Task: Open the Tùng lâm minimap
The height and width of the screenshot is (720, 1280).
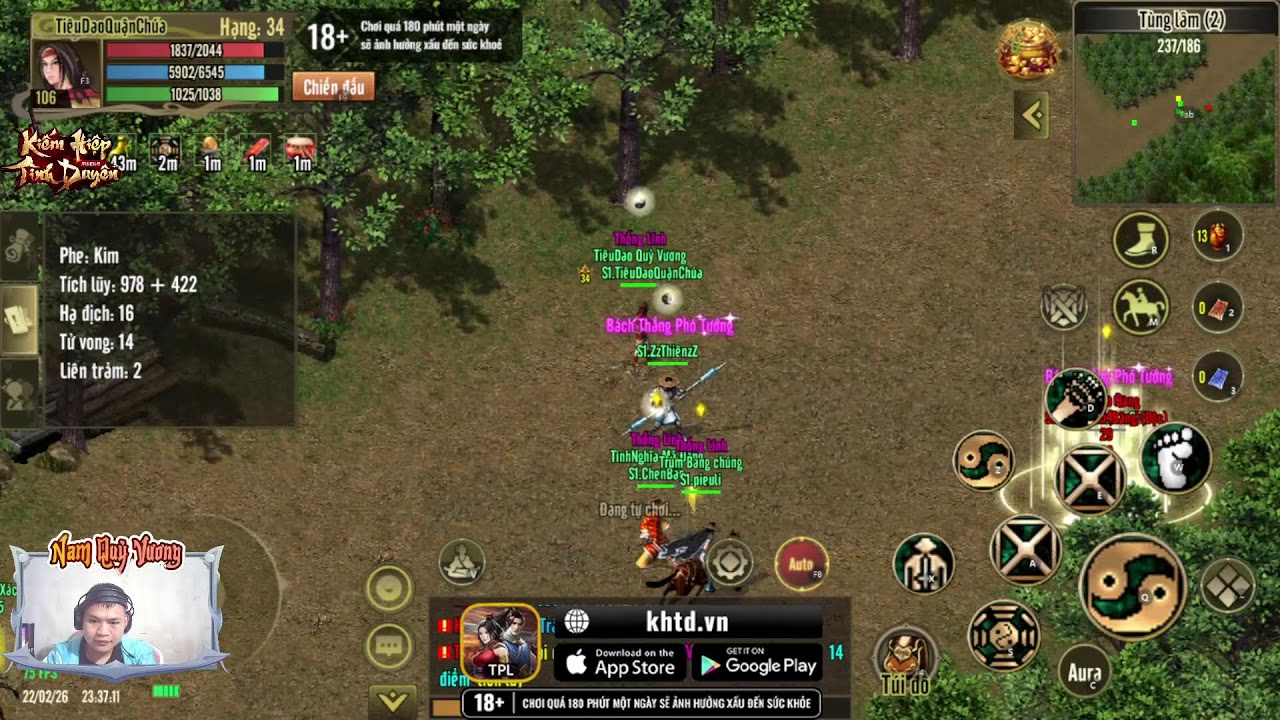Action: (x=1176, y=117)
